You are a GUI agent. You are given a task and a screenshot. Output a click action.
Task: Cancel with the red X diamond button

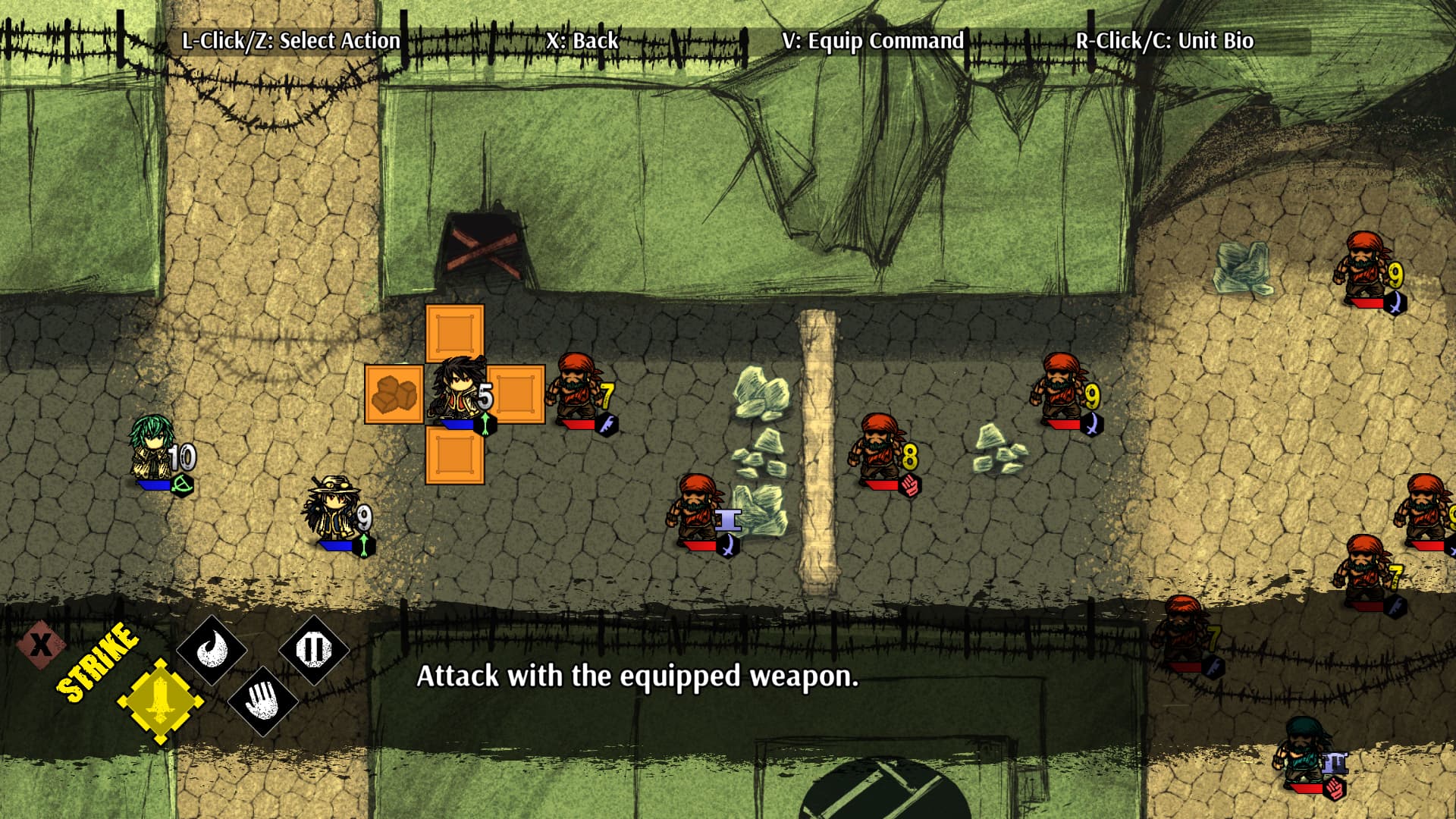point(41,645)
